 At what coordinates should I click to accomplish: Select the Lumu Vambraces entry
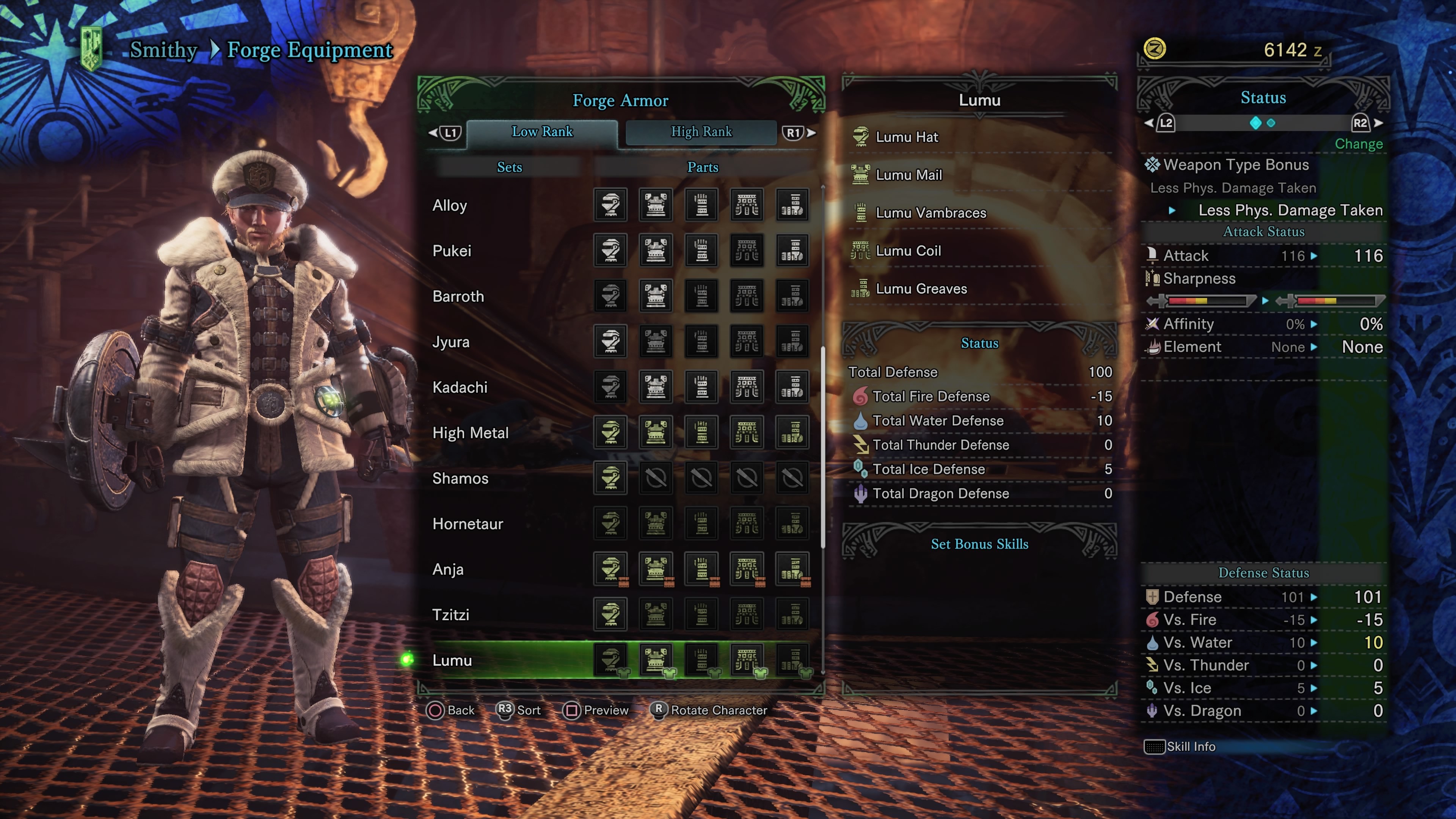(x=930, y=212)
